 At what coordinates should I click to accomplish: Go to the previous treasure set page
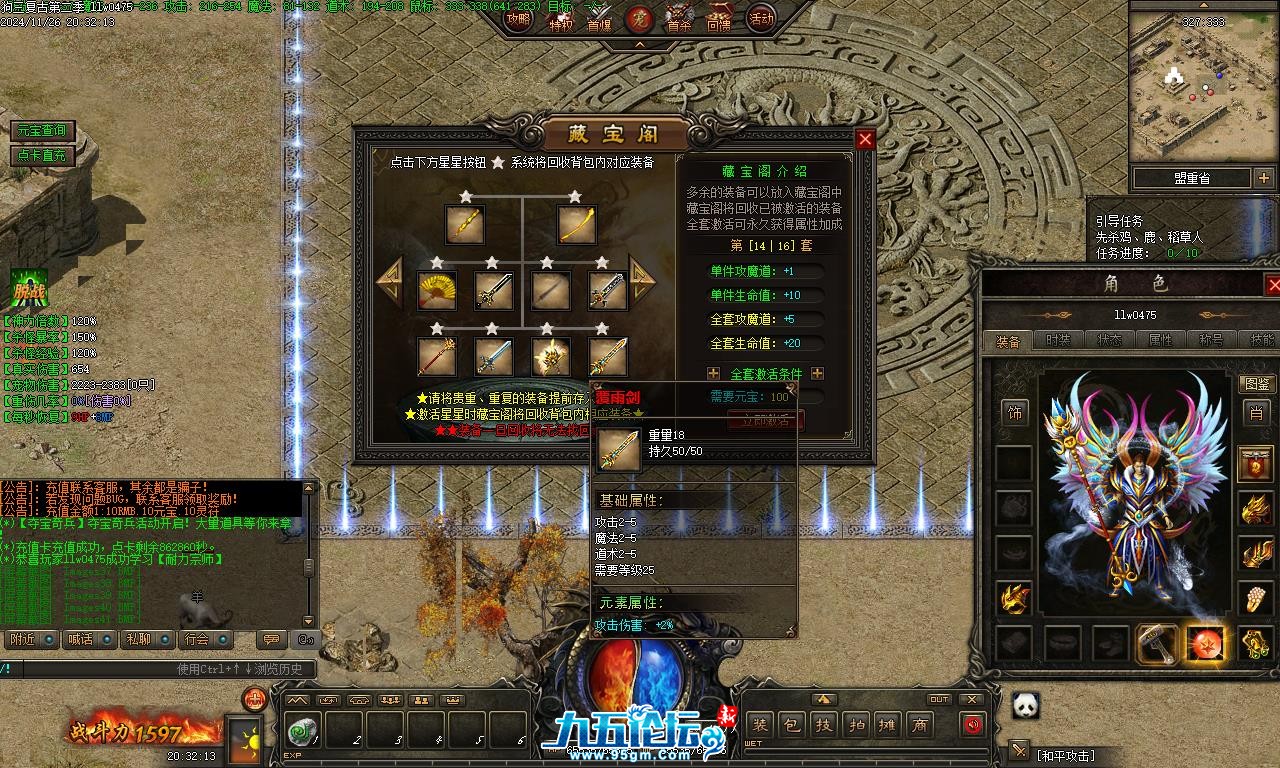(x=390, y=282)
